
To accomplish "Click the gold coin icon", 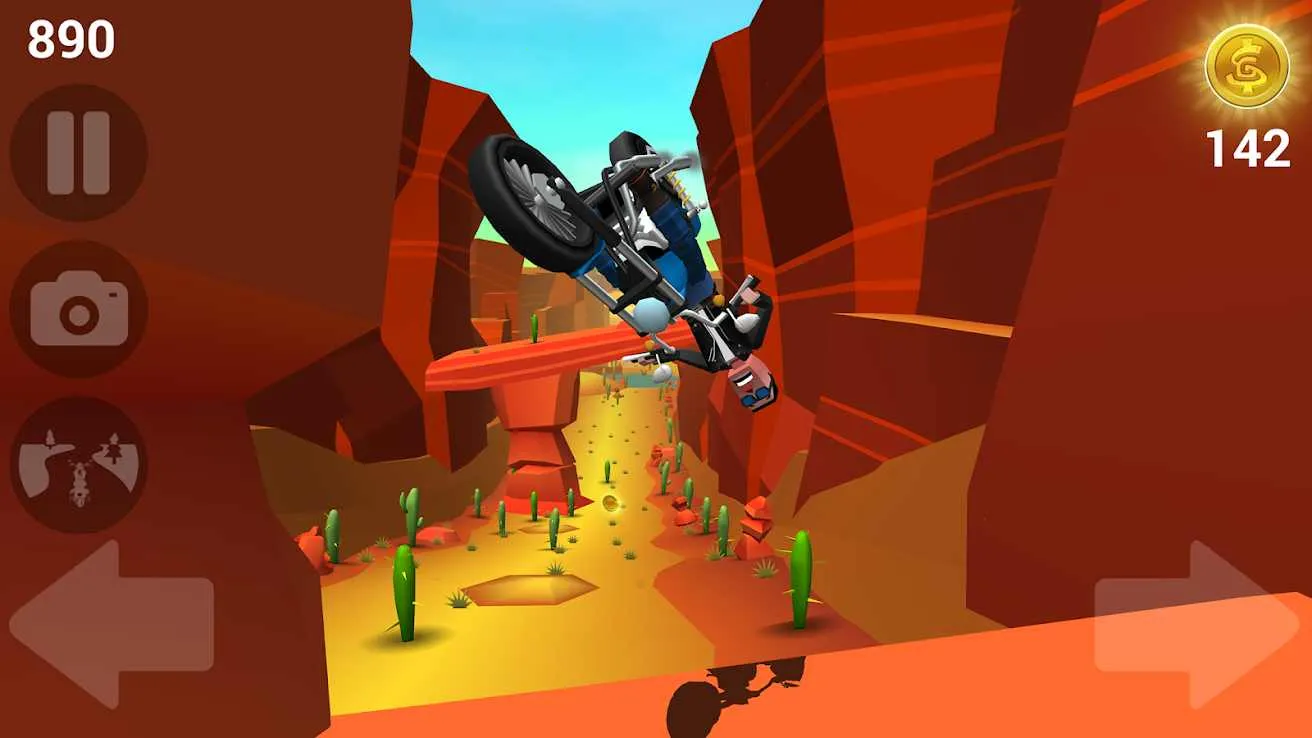I will tap(1246, 67).
